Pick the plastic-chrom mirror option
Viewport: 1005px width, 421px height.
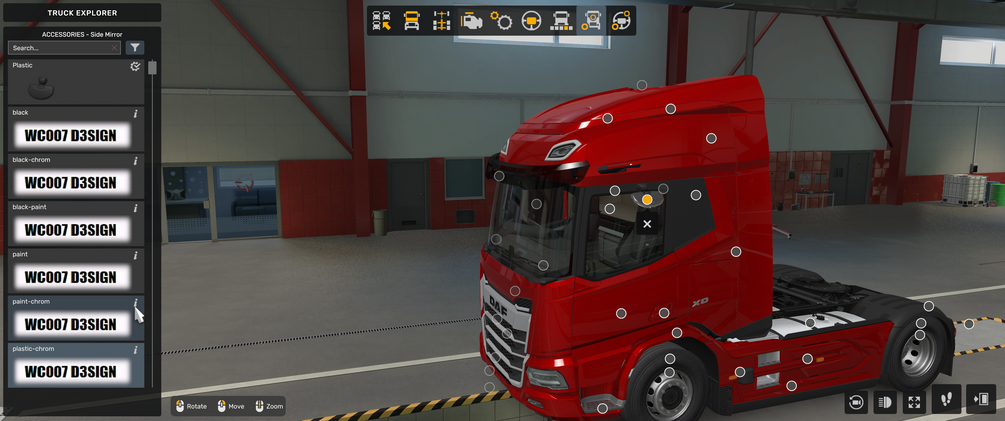(70, 370)
